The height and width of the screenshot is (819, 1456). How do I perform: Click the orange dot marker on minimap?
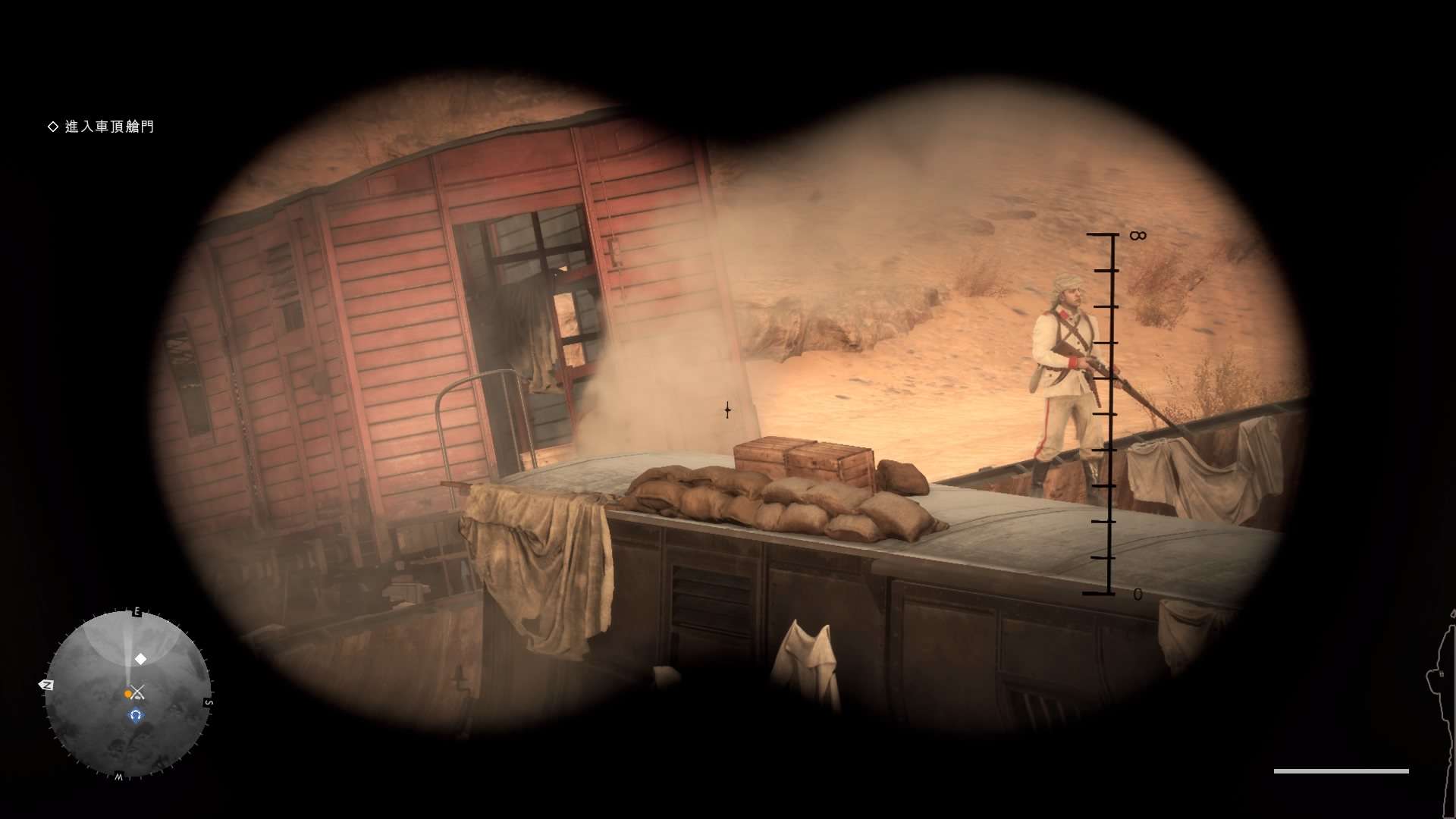point(127,694)
